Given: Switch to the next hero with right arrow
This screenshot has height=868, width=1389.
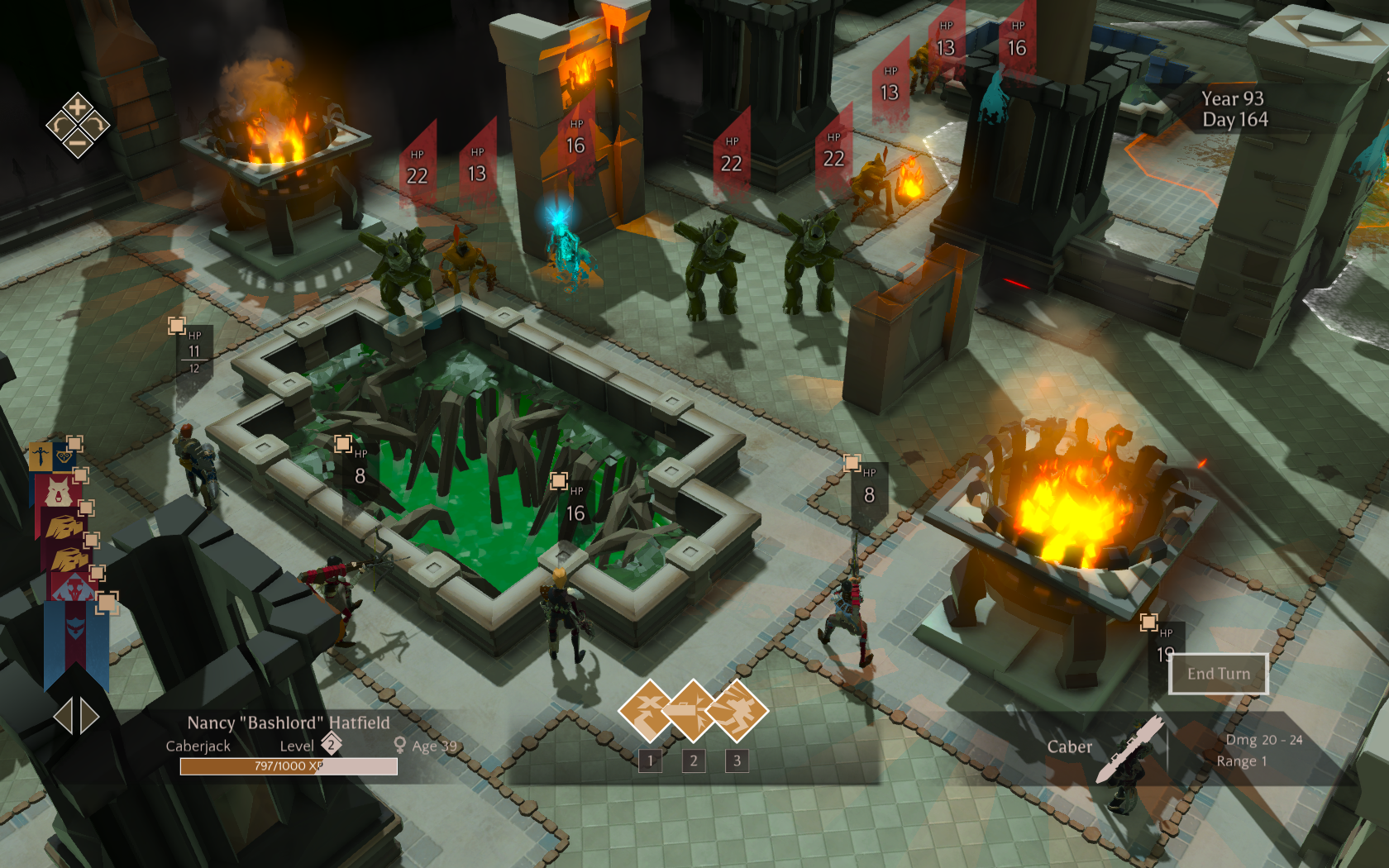Looking at the screenshot, I should [89, 716].
